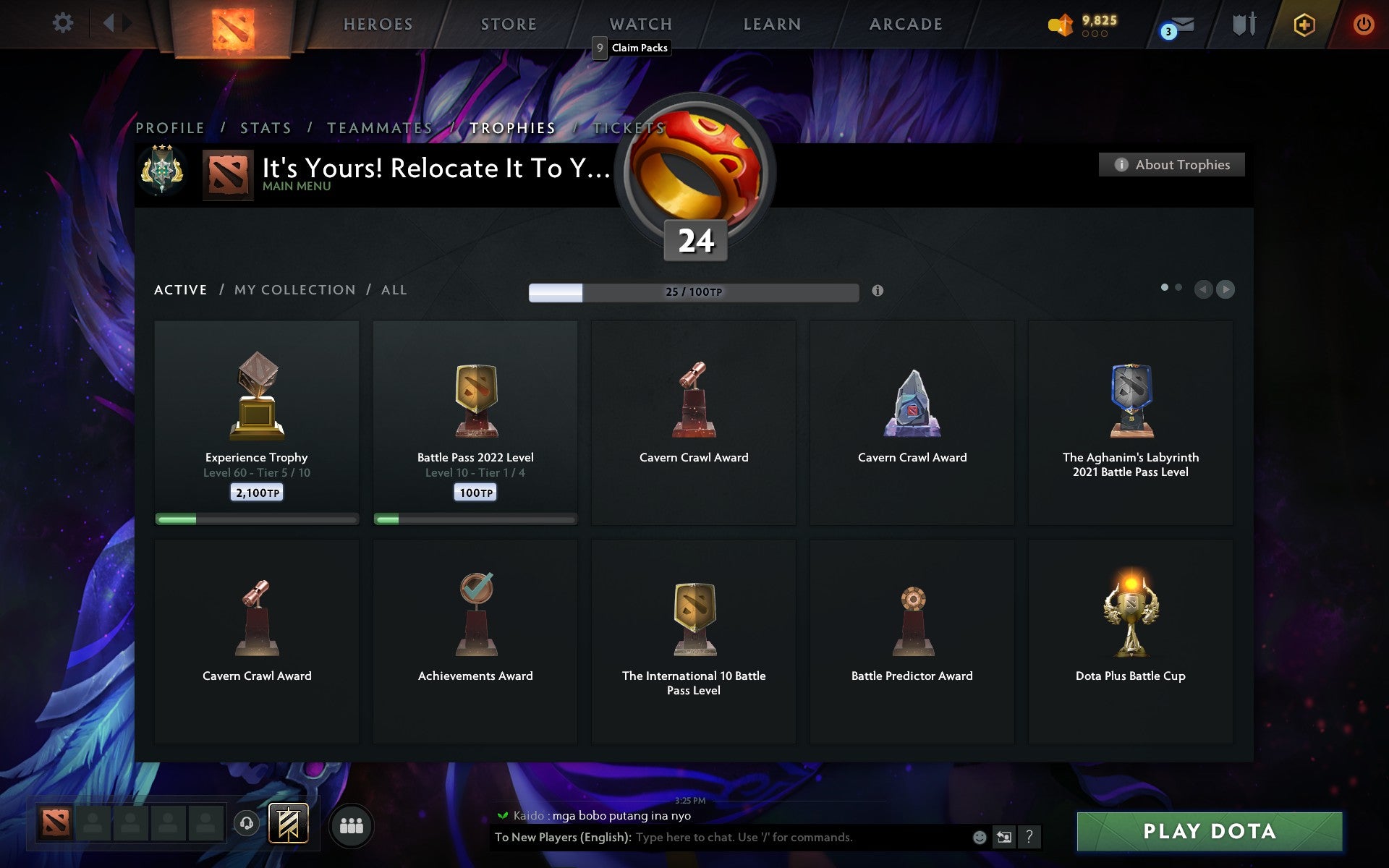This screenshot has height=868, width=1389.
Task: Open the friends list icon near chat
Action: (352, 825)
